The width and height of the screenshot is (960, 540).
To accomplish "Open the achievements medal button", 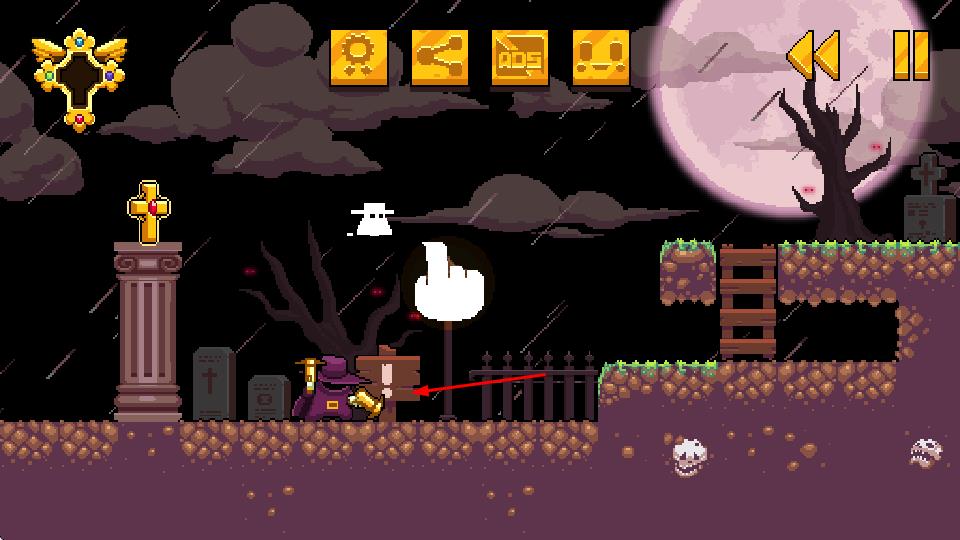I will (x=359, y=57).
